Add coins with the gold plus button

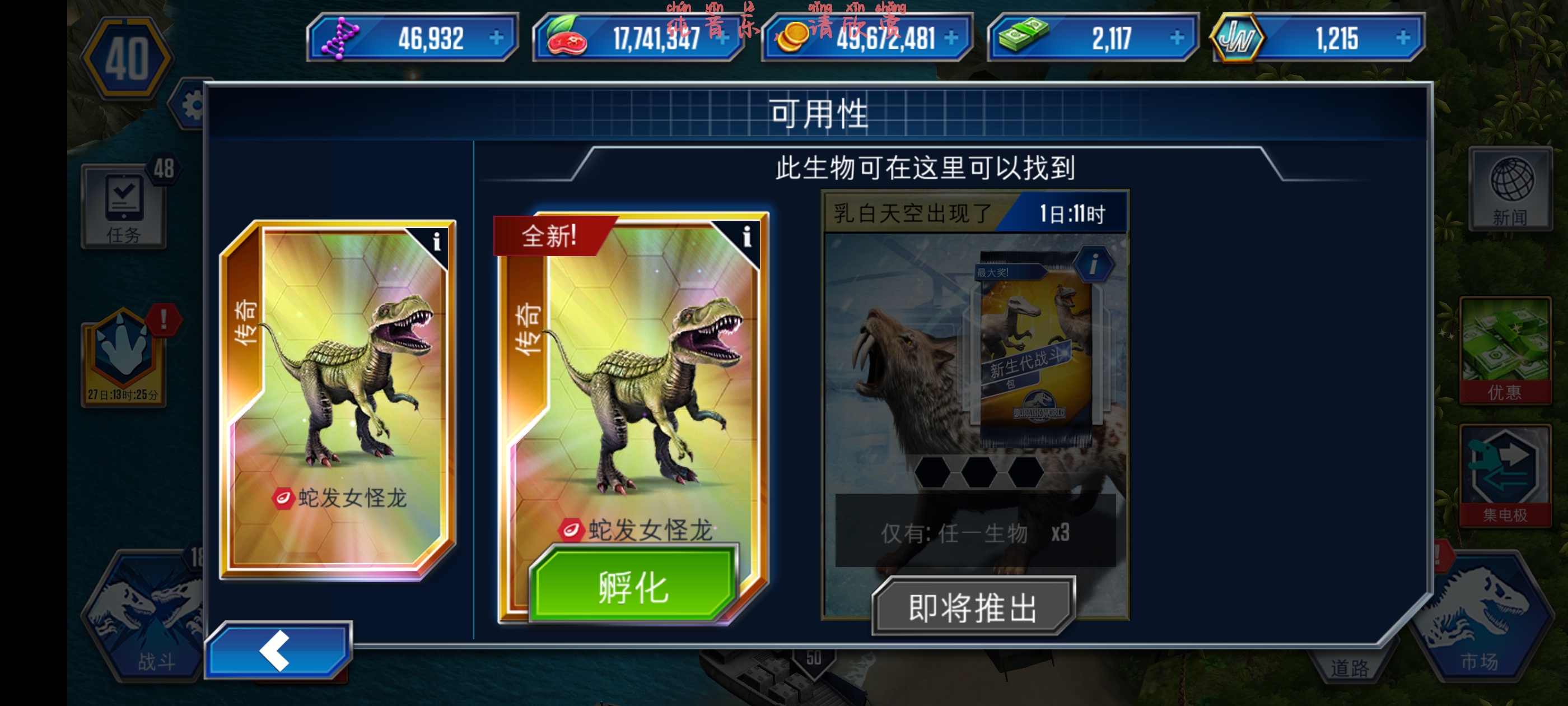(x=950, y=38)
